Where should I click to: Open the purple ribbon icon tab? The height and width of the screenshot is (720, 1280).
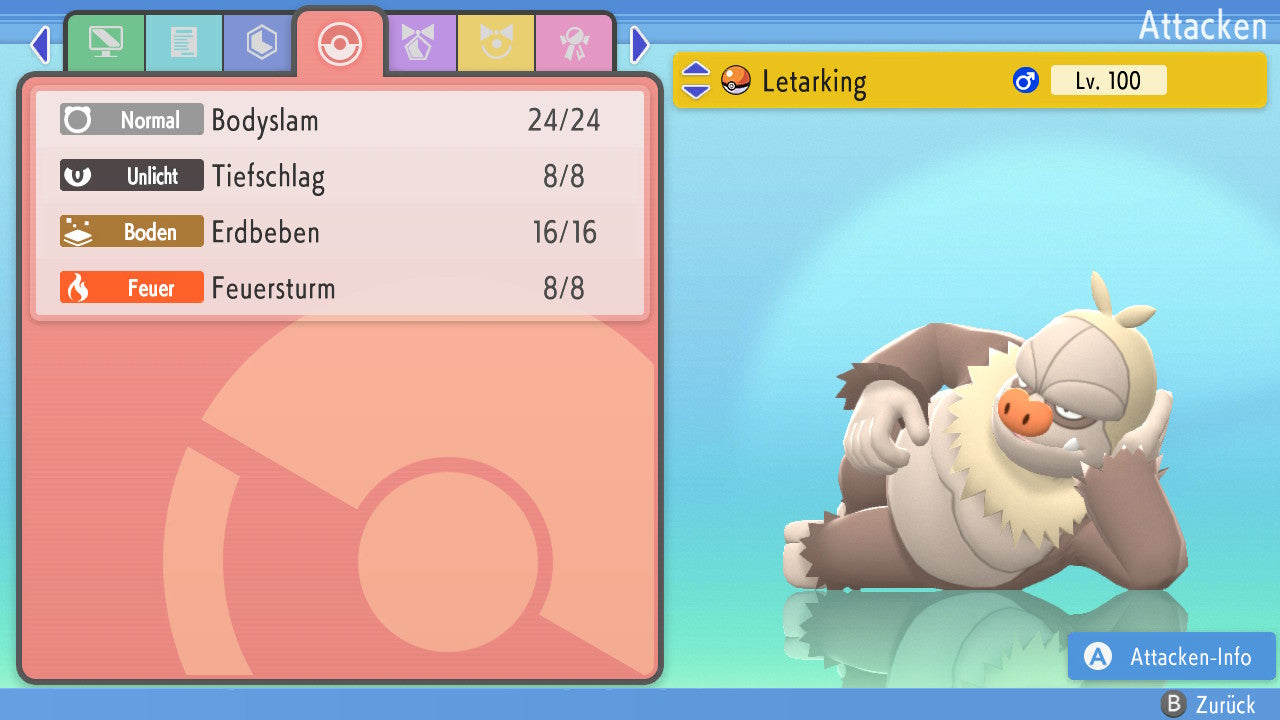tap(418, 43)
